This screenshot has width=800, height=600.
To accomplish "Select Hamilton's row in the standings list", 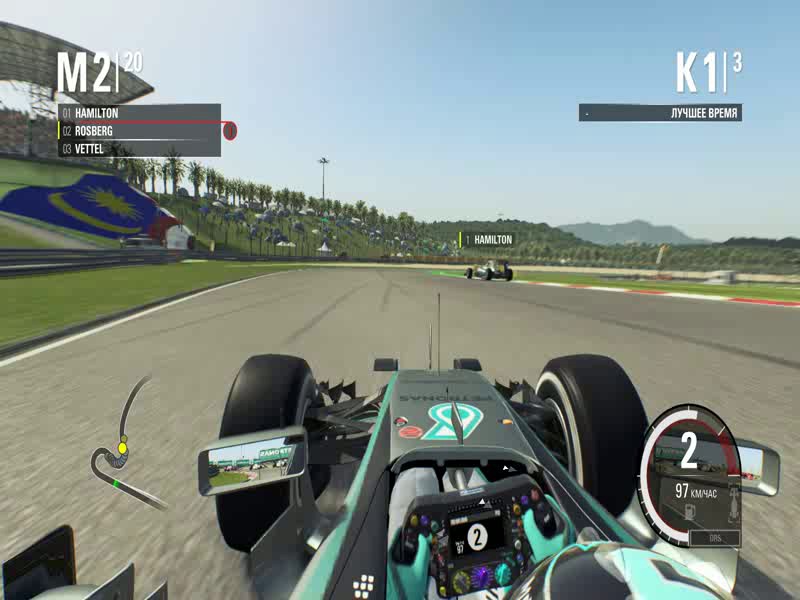I will click(139, 113).
